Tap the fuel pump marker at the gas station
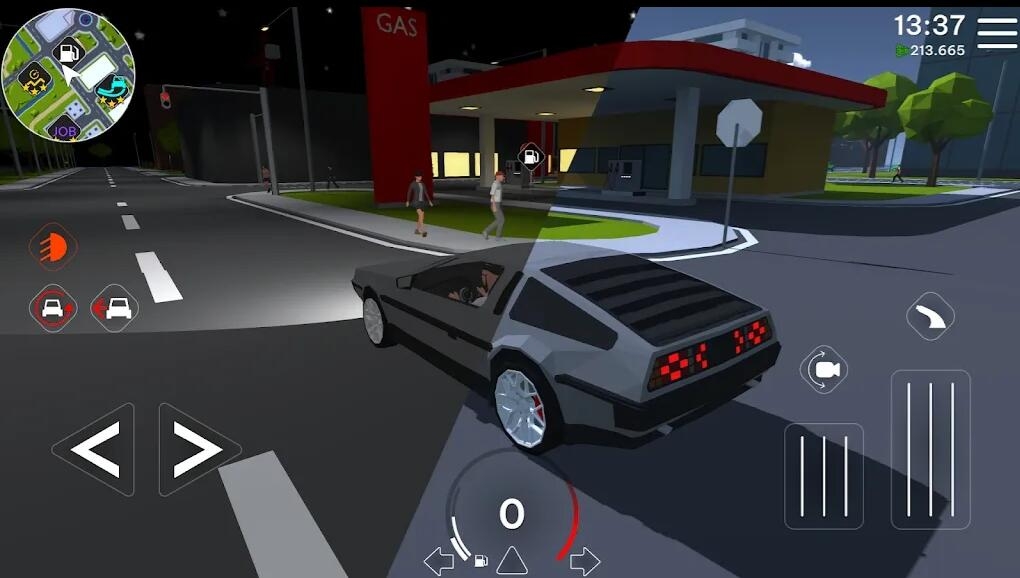This screenshot has height=578, width=1020. 531,155
